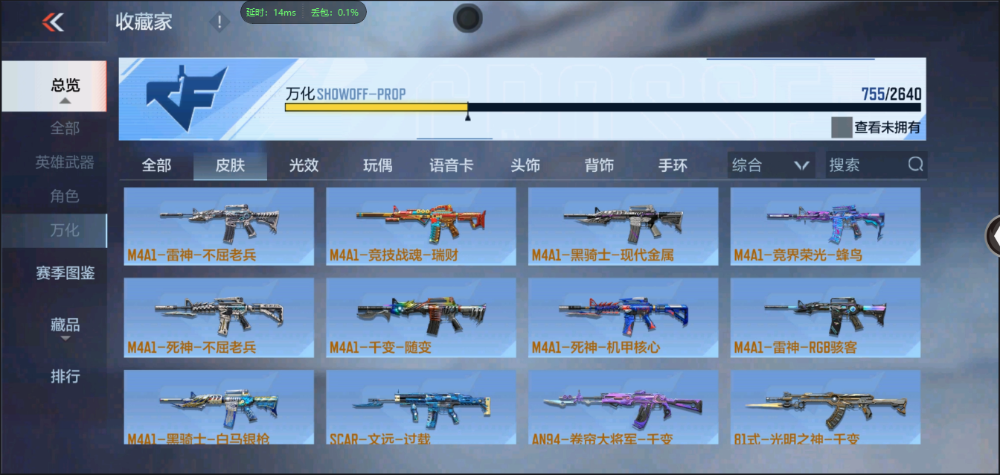Switch to the 光效 tab
Screen dimensions: 1000x475
point(304,165)
